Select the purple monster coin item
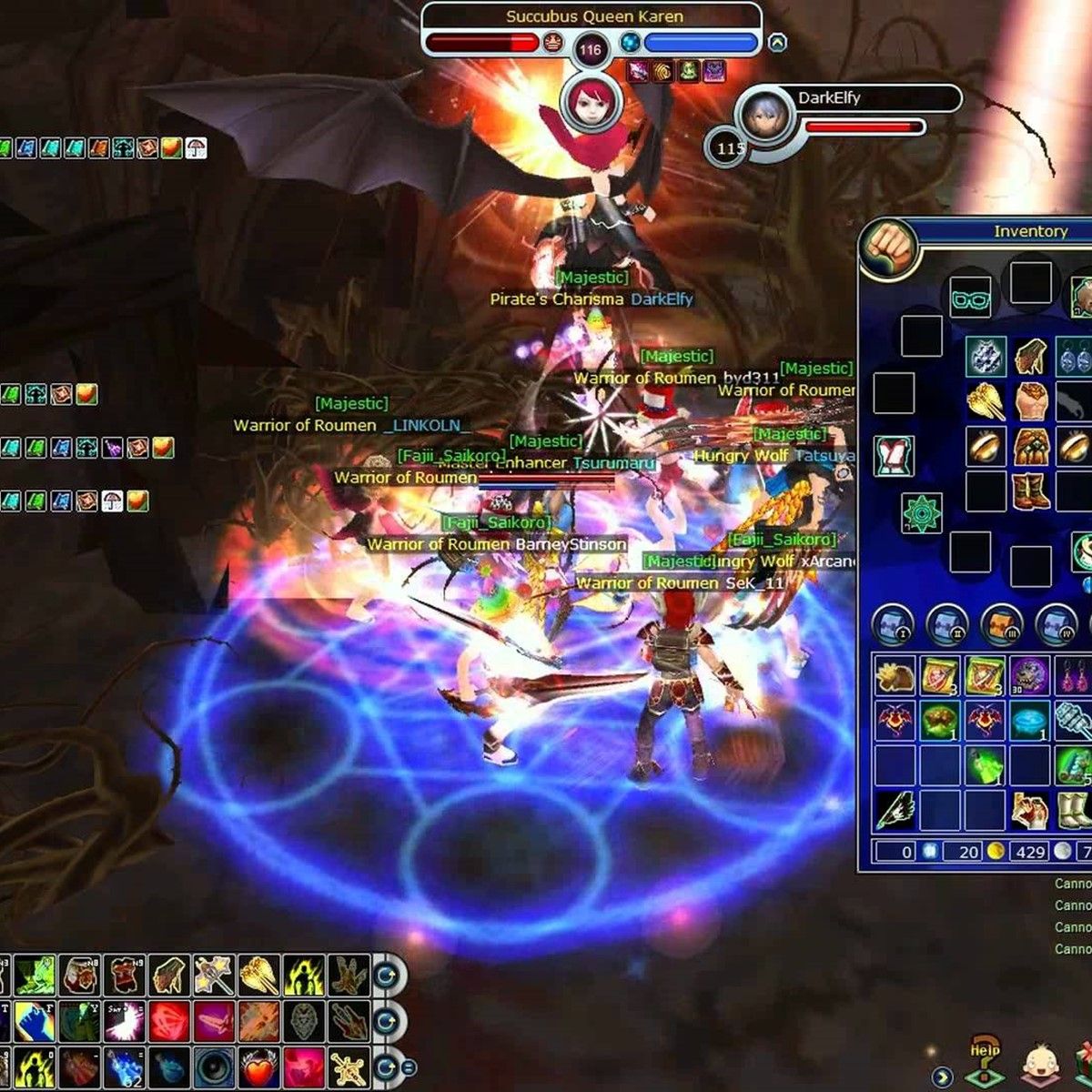This screenshot has width=1092, height=1092. point(1030,676)
